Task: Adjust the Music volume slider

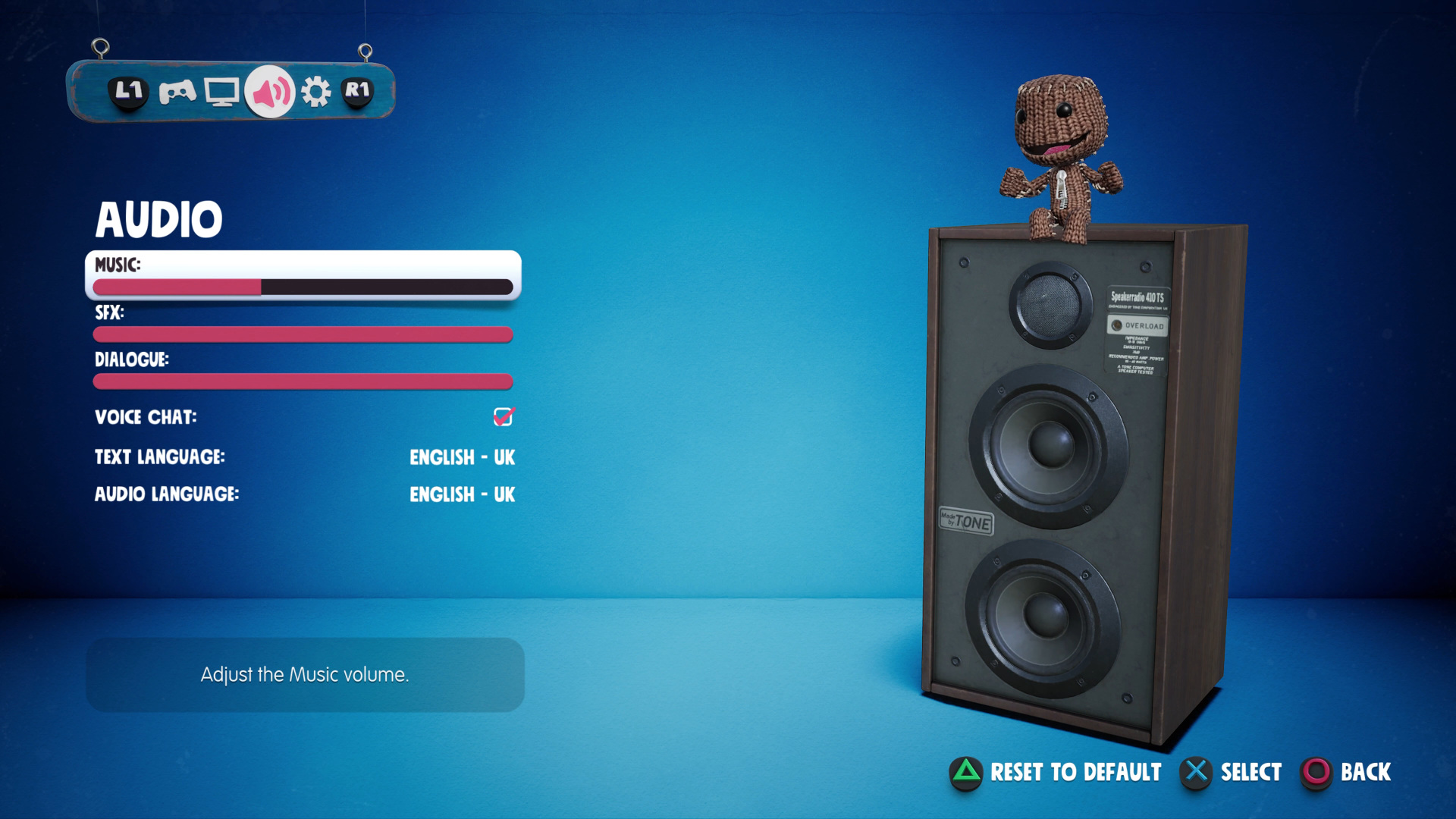Action: coord(303,287)
